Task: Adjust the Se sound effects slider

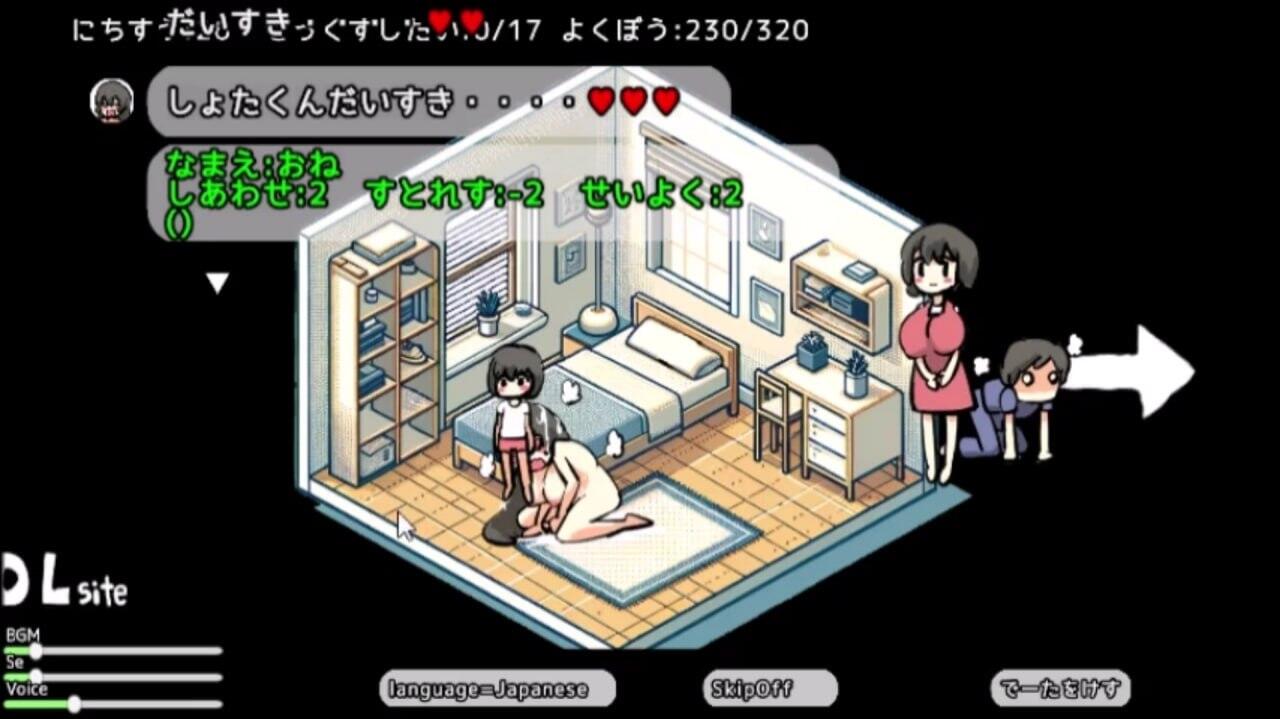Action: [x=36, y=677]
